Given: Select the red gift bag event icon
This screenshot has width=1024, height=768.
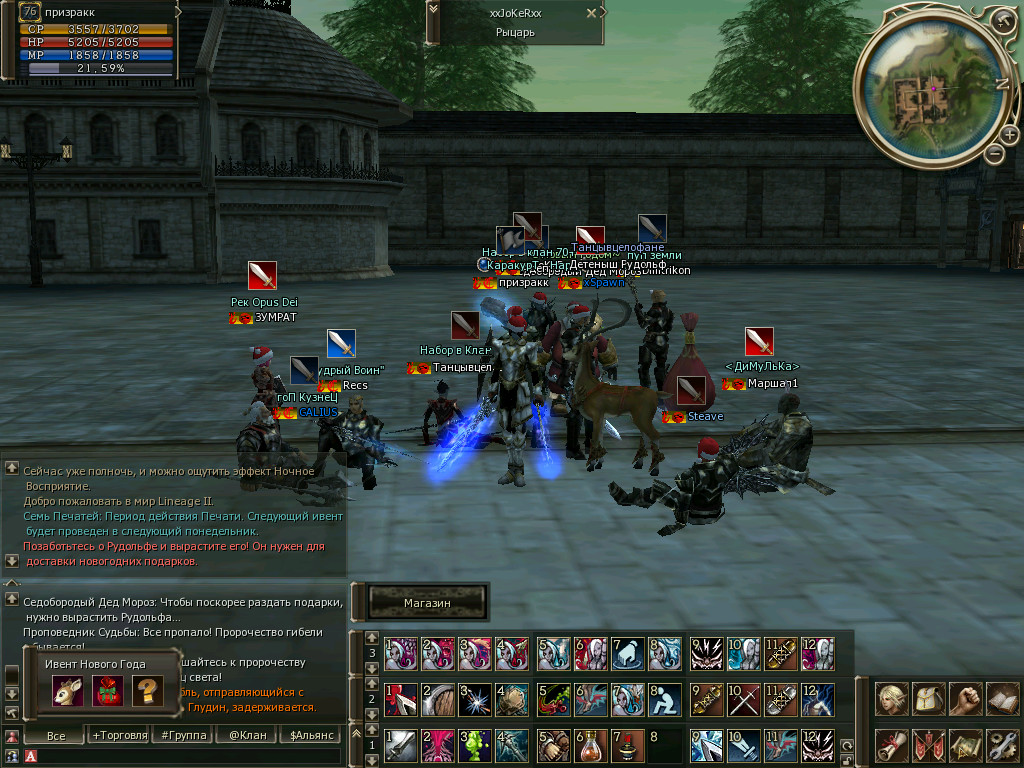Looking at the screenshot, I should [x=107, y=691].
